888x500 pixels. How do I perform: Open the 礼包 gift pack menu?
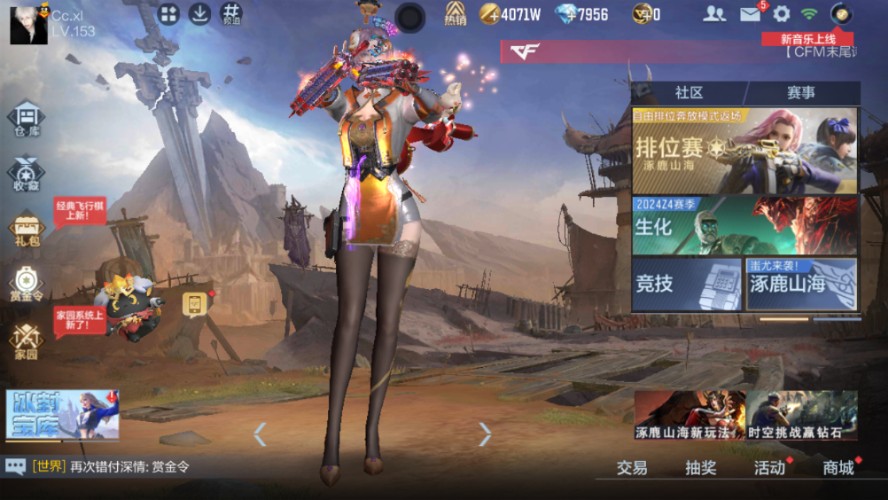[x=26, y=229]
